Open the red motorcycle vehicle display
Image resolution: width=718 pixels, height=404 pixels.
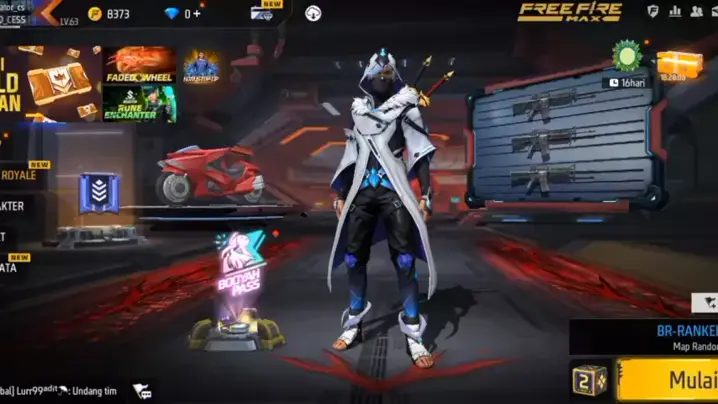pos(208,175)
